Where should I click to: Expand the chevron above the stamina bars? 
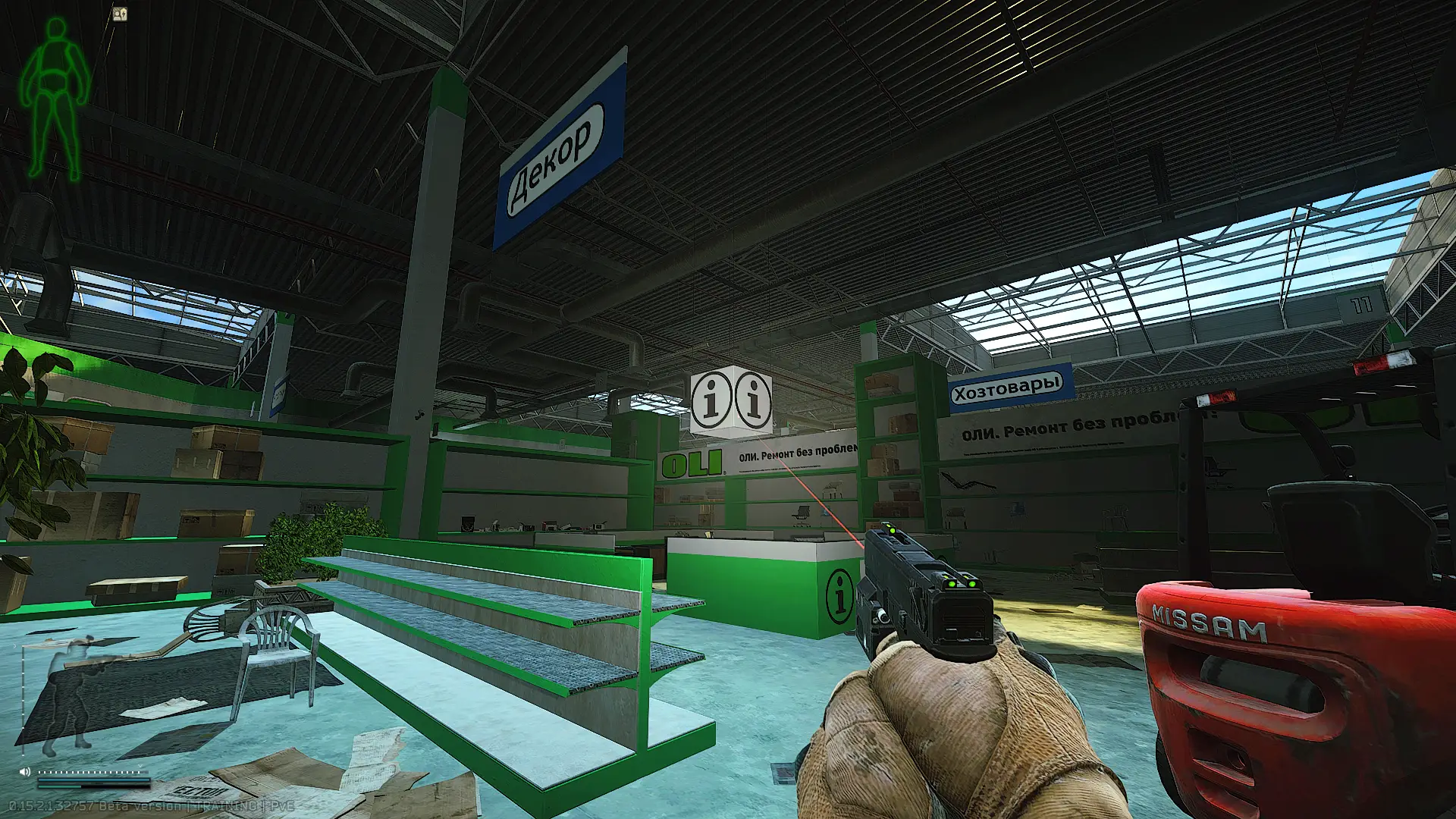(x=140, y=765)
